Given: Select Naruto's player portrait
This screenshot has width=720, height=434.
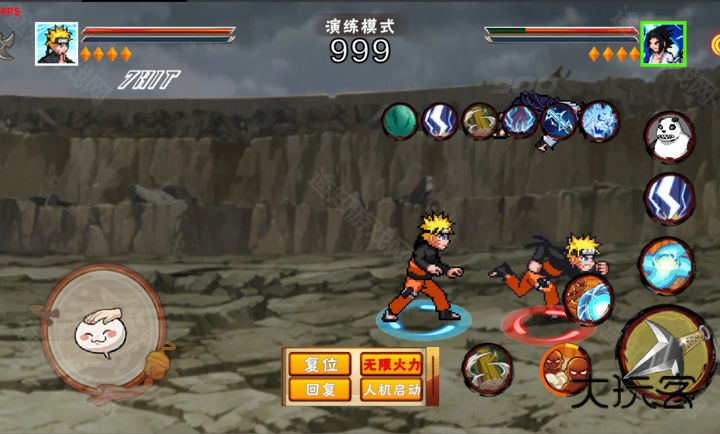Looking at the screenshot, I should pyautogui.click(x=56, y=44).
